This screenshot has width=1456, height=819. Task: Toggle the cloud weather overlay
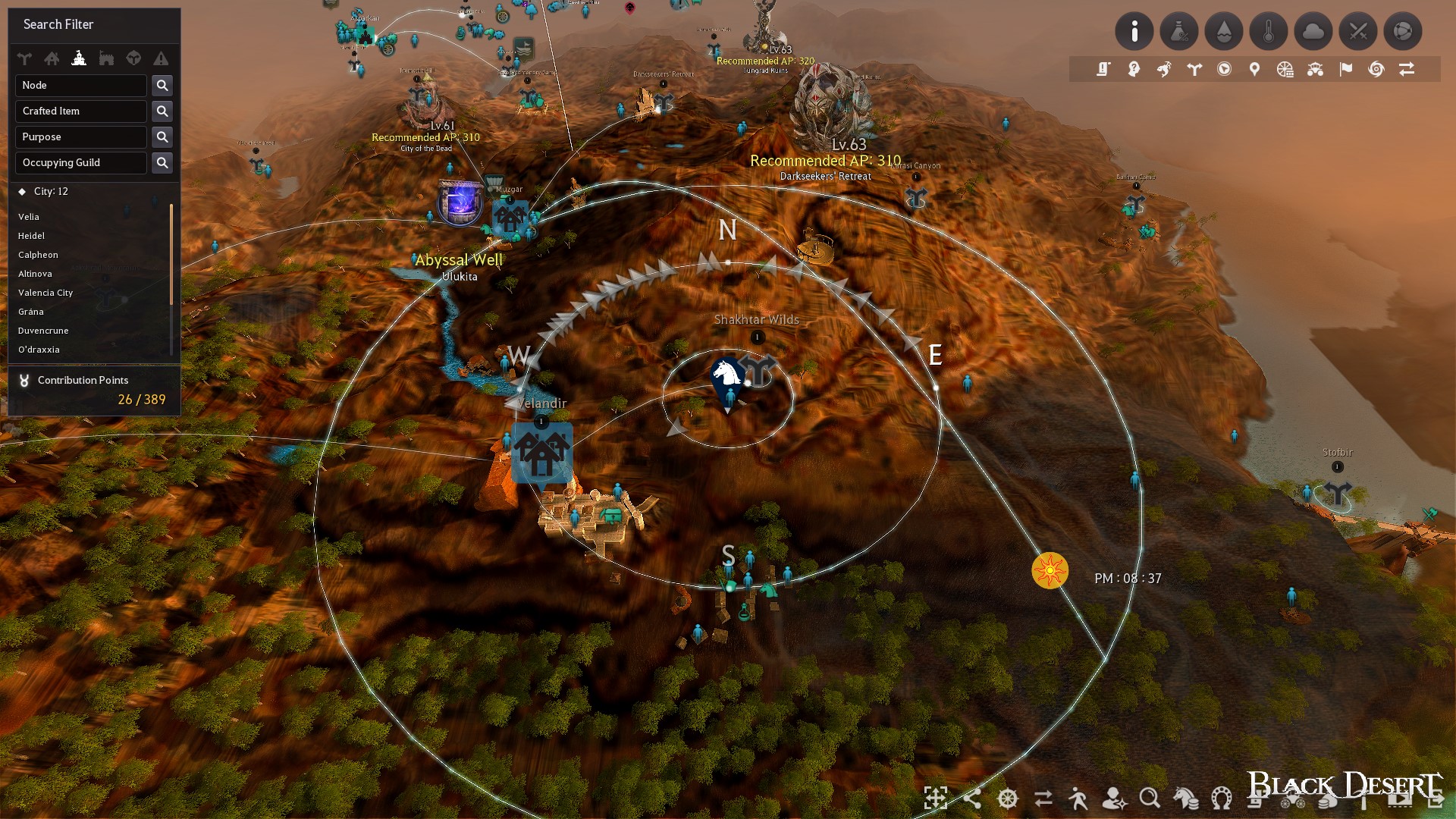(1313, 31)
